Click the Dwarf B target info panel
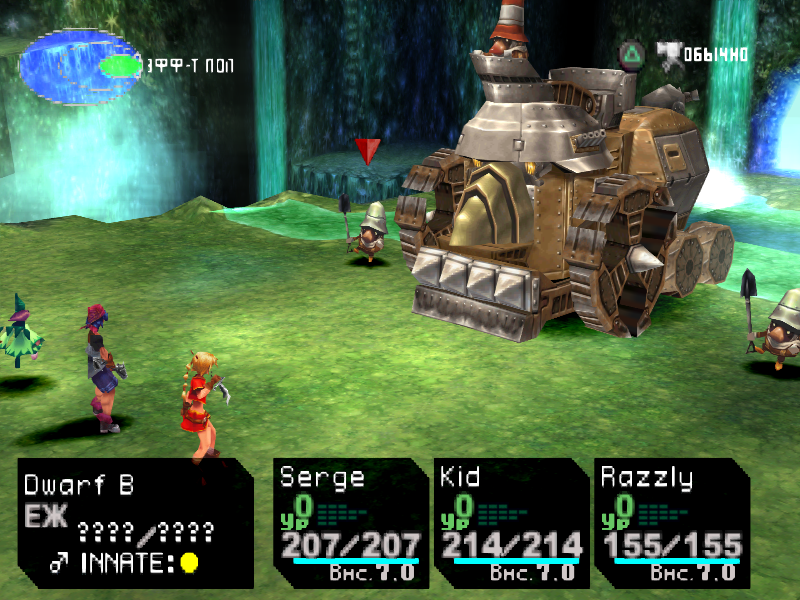 coord(135,523)
